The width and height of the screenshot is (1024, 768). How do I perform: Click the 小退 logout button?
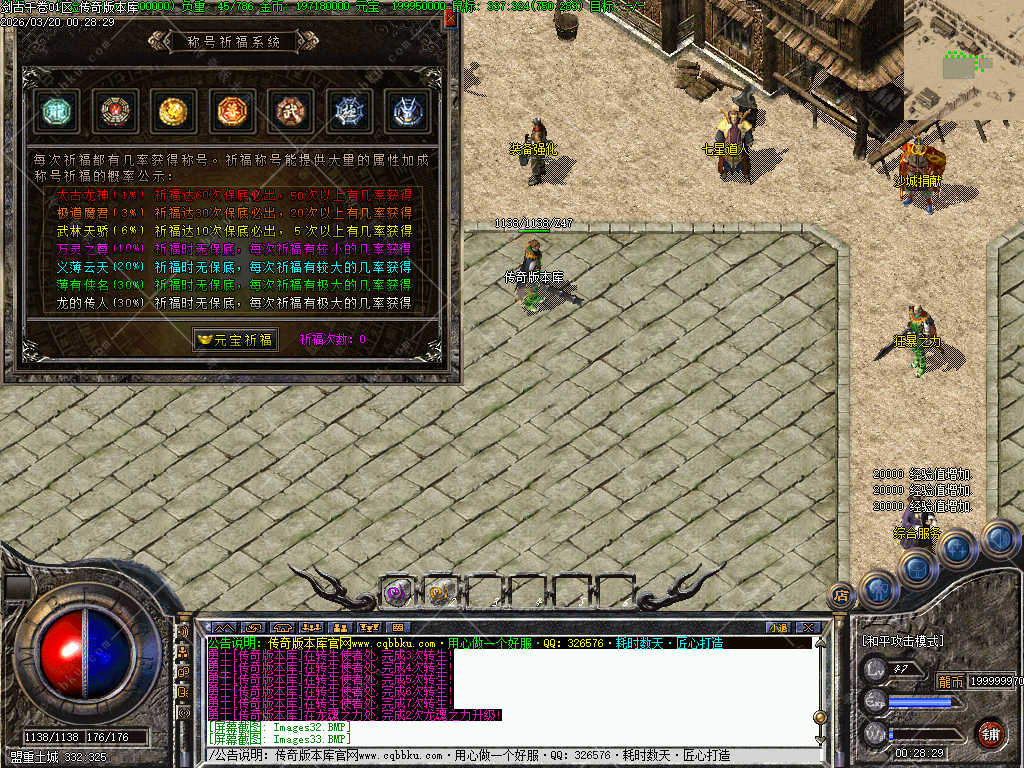[x=778, y=627]
